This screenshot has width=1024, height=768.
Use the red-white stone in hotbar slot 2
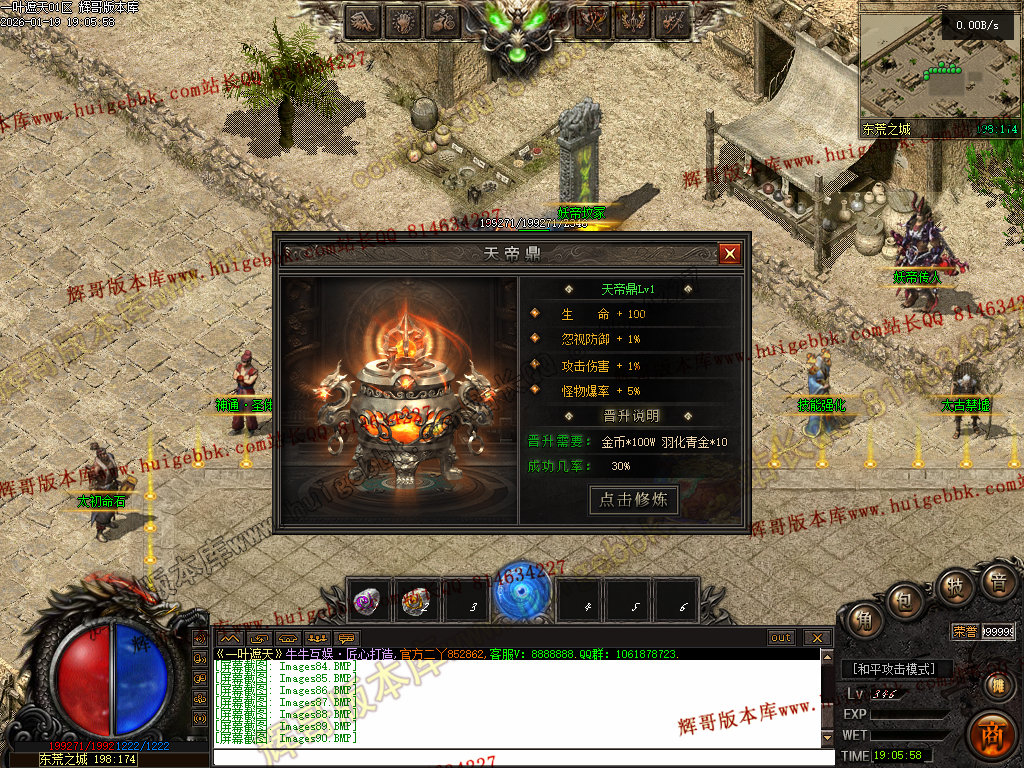(x=415, y=602)
